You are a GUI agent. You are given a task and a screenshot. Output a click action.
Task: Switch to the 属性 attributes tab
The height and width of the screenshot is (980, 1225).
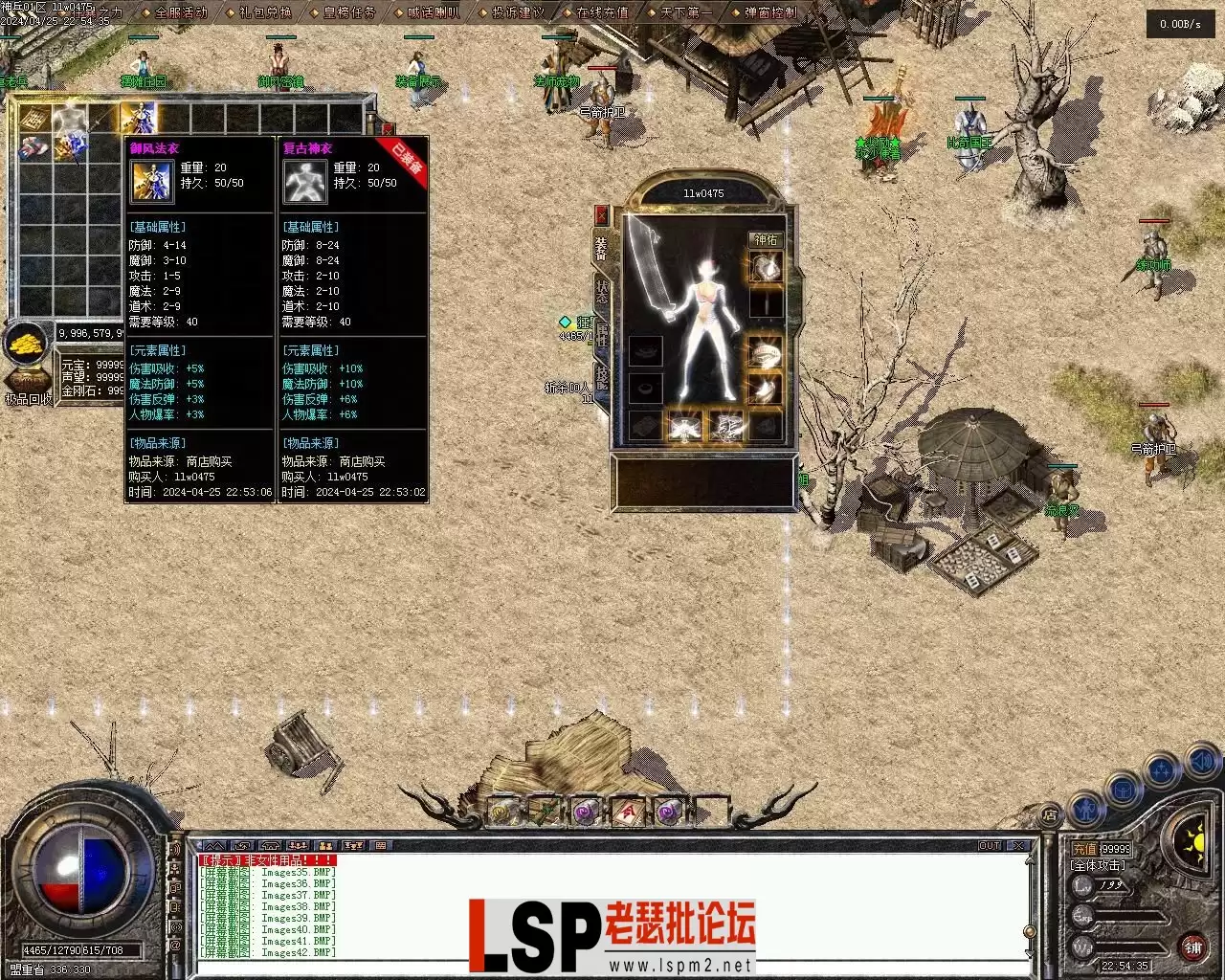[x=601, y=335]
